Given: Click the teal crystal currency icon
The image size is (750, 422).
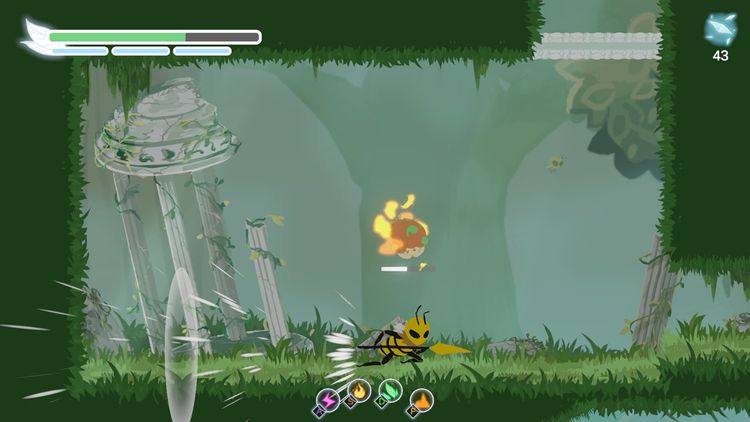Looking at the screenshot, I should (720, 29).
